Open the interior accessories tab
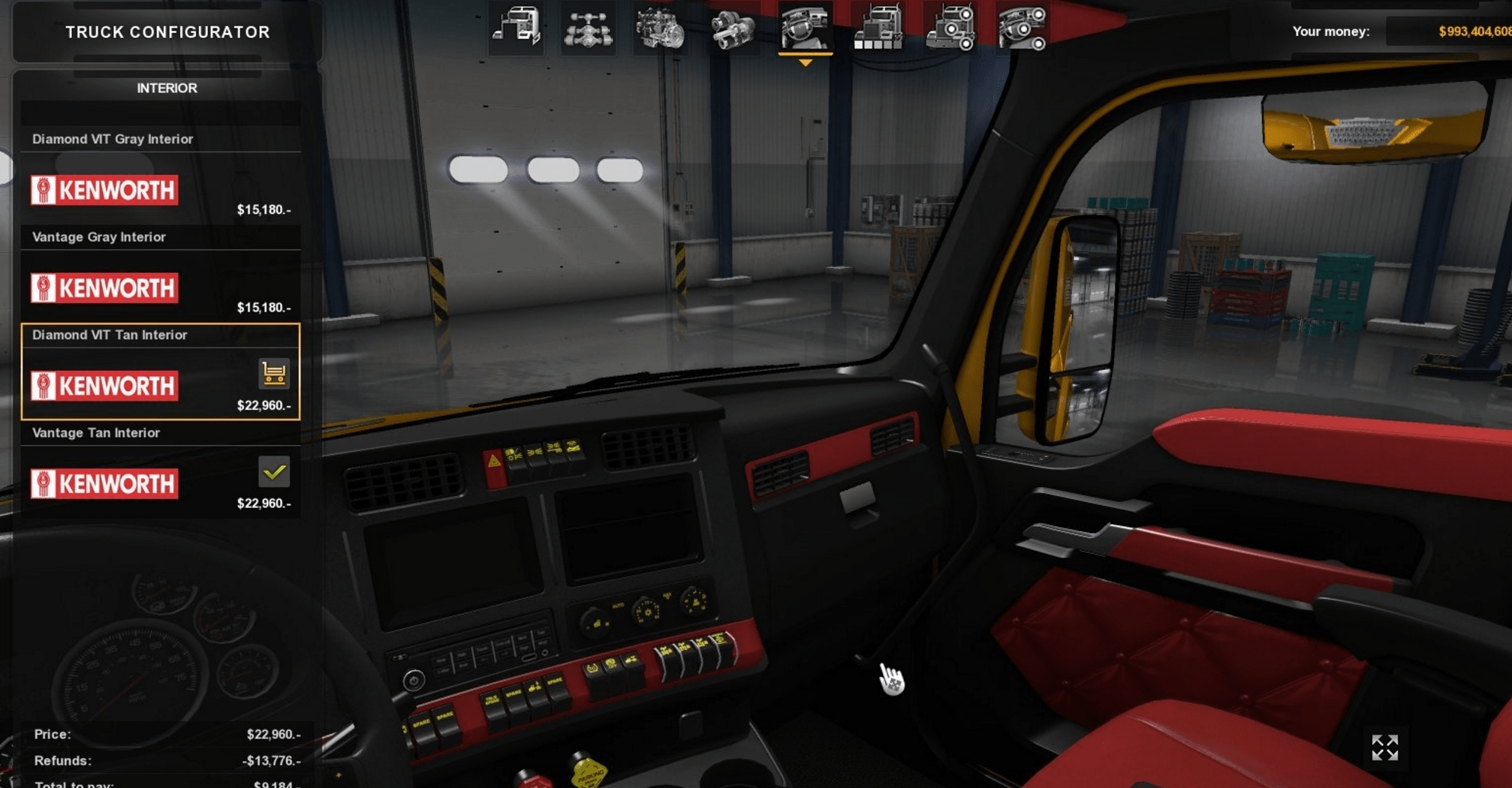1512x788 pixels. click(1022, 29)
